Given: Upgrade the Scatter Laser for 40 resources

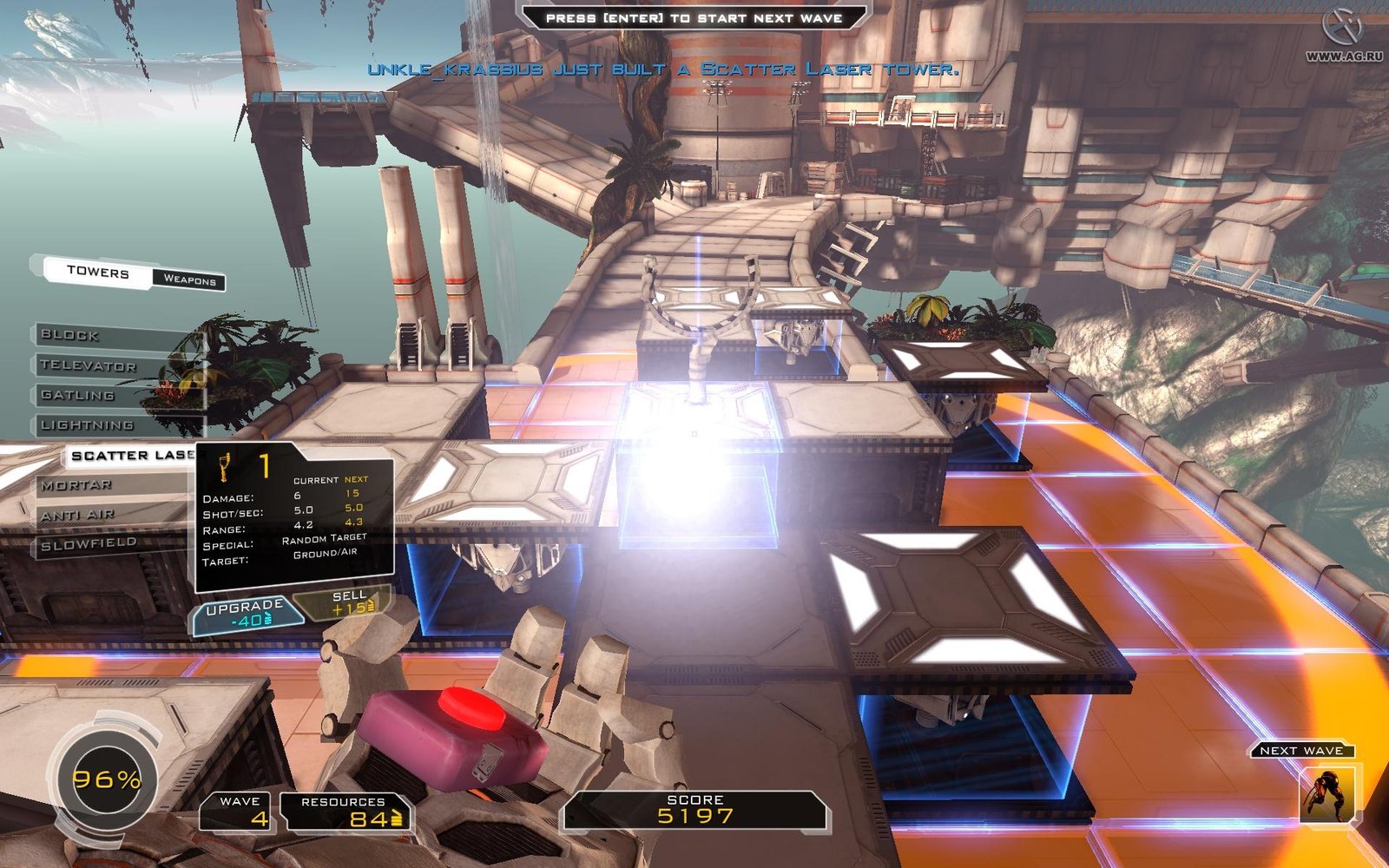Looking at the screenshot, I should [x=247, y=613].
